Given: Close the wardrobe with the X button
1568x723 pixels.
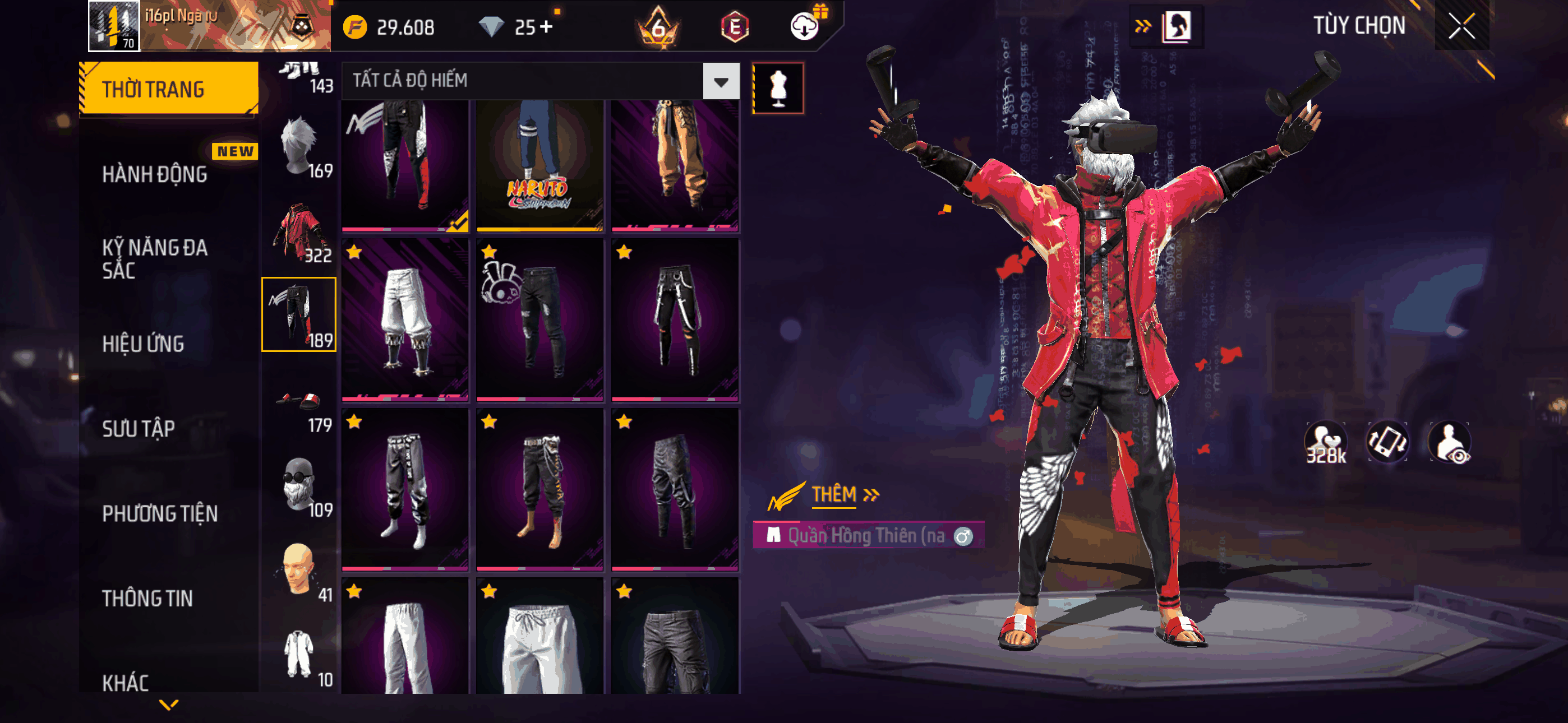Looking at the screenshot, I should pyautogui.click(x=1461, y=26).
